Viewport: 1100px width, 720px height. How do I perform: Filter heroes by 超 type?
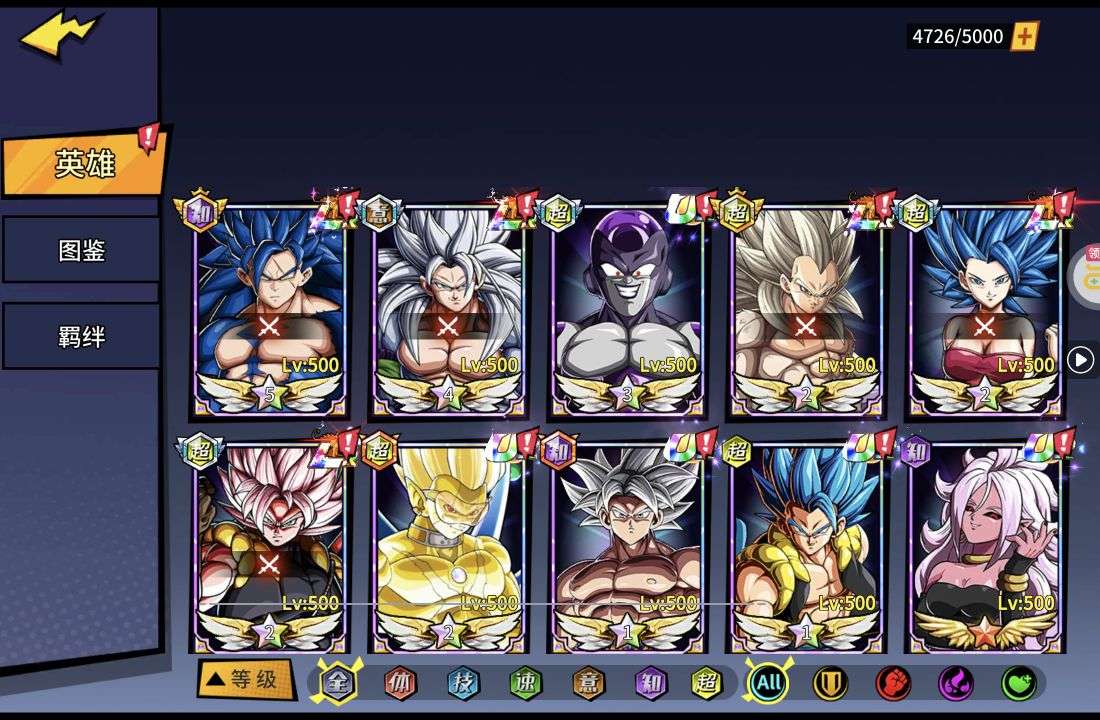point(707,683)
